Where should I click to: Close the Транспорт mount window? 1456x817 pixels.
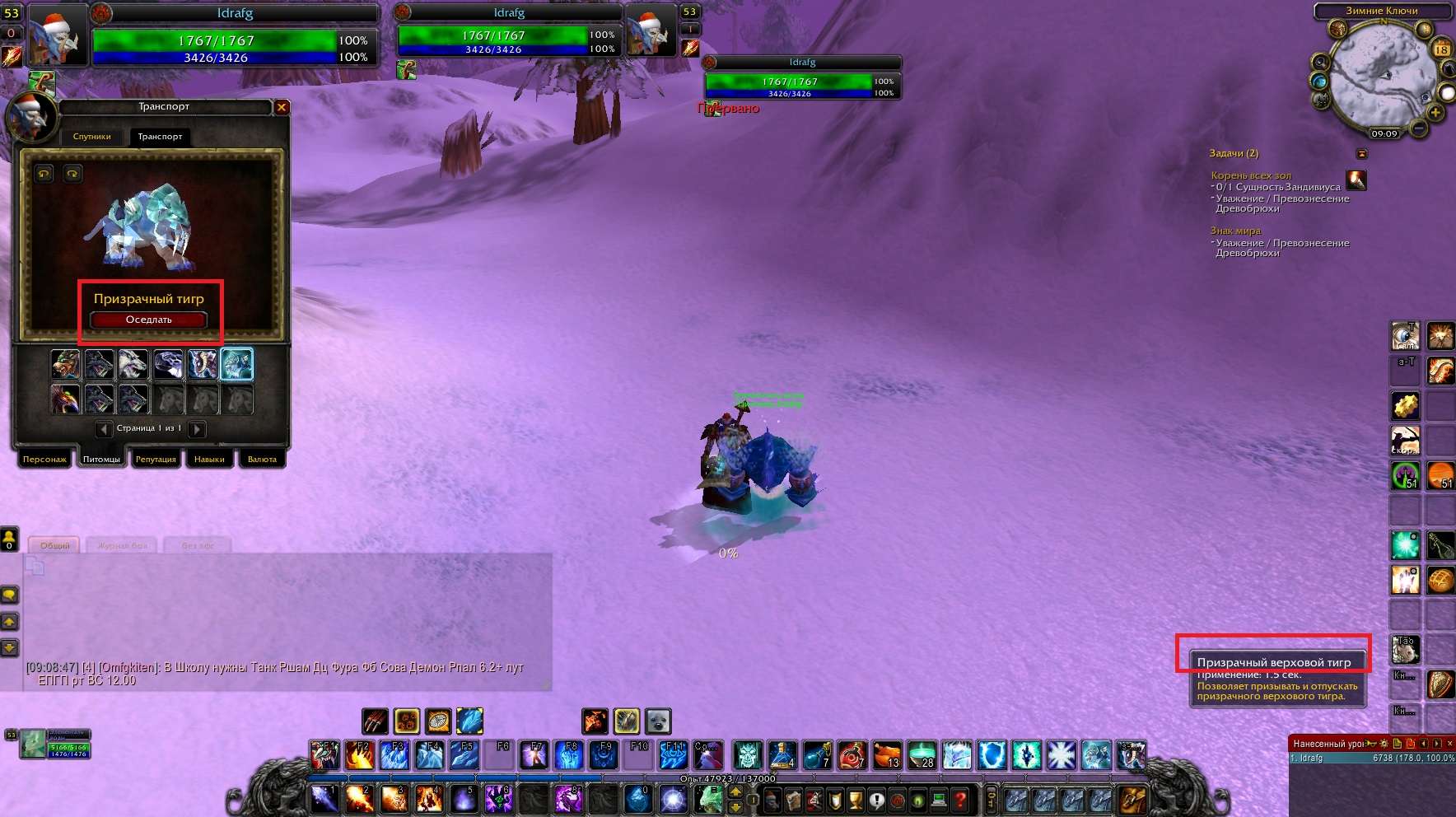click(282, 107)
